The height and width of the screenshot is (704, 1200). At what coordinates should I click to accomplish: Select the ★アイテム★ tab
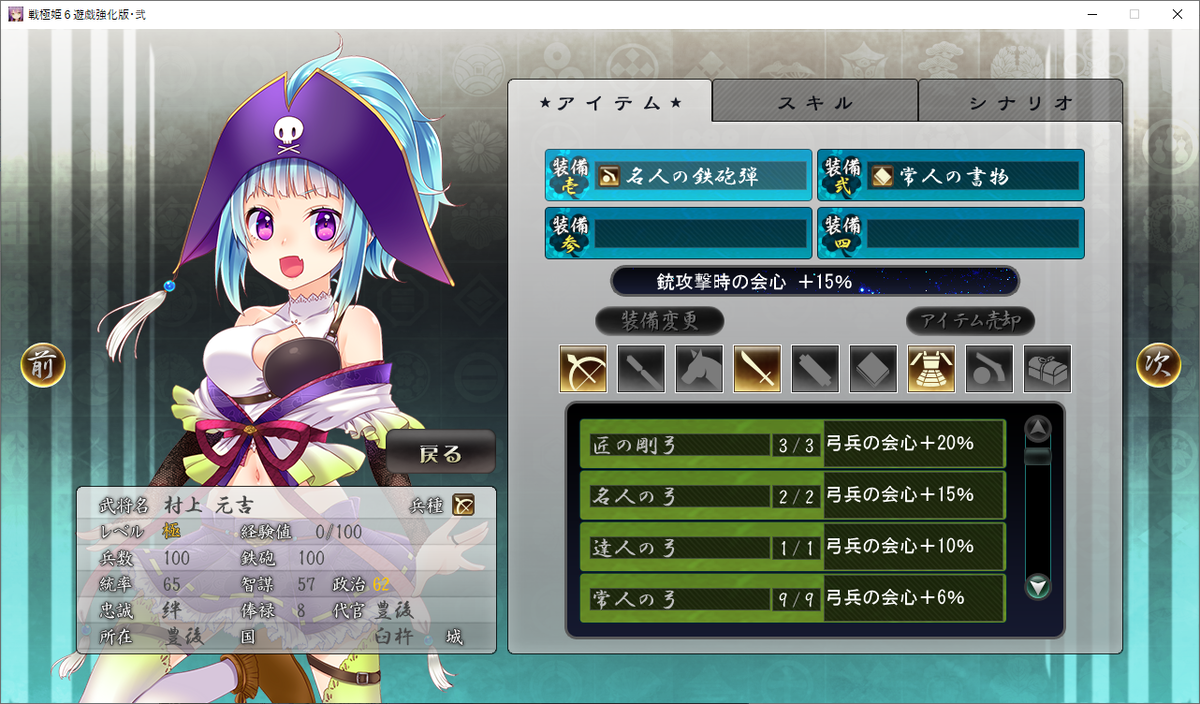[x=610, y=102]
